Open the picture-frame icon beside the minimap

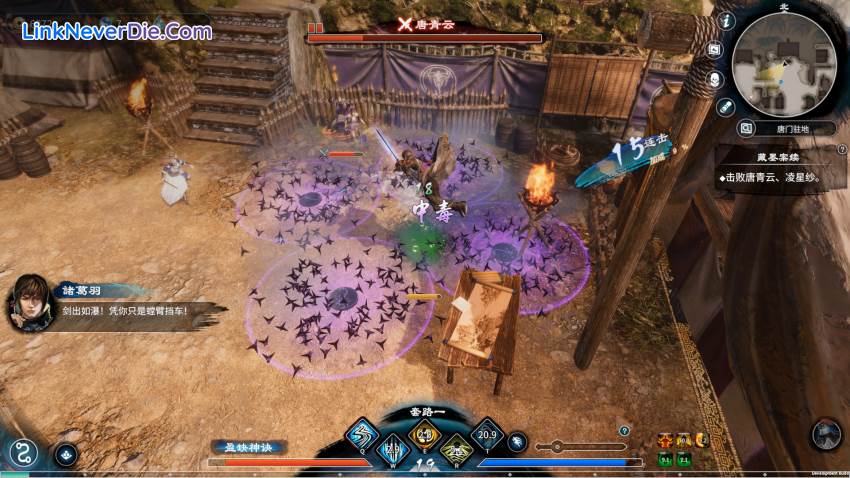point(714,49)
